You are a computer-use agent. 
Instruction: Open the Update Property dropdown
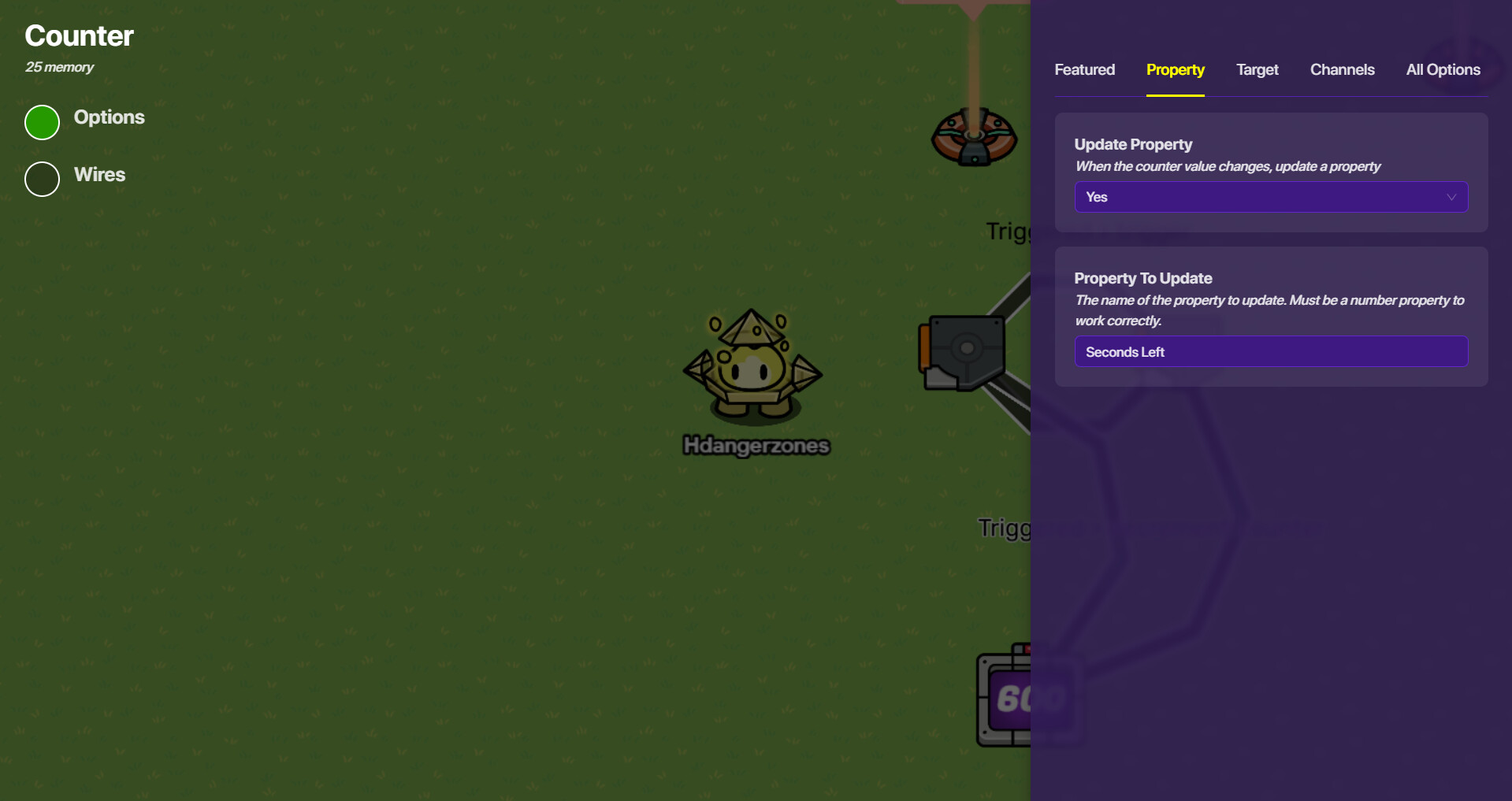pyautogui.click(x=1270, y=197)
